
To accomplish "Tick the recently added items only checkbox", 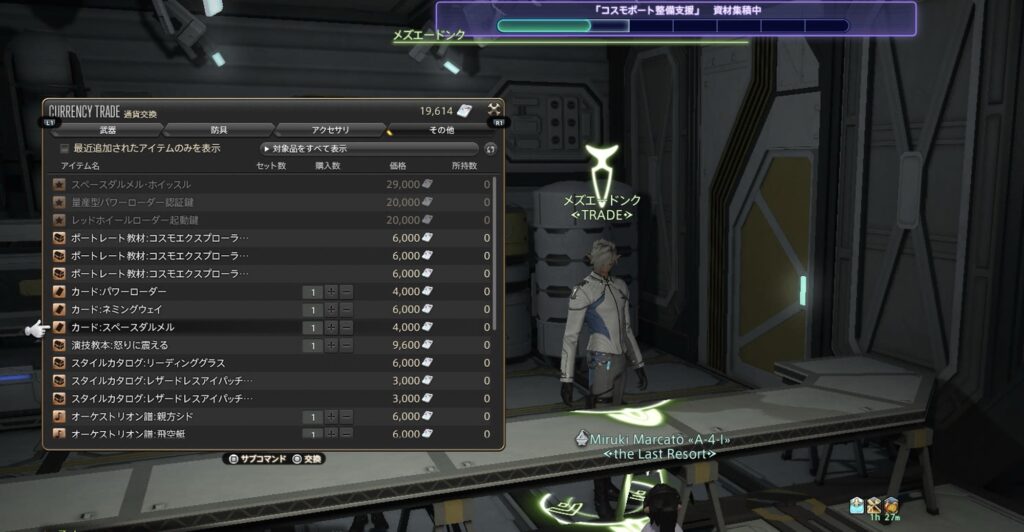I will coord(65,148).
